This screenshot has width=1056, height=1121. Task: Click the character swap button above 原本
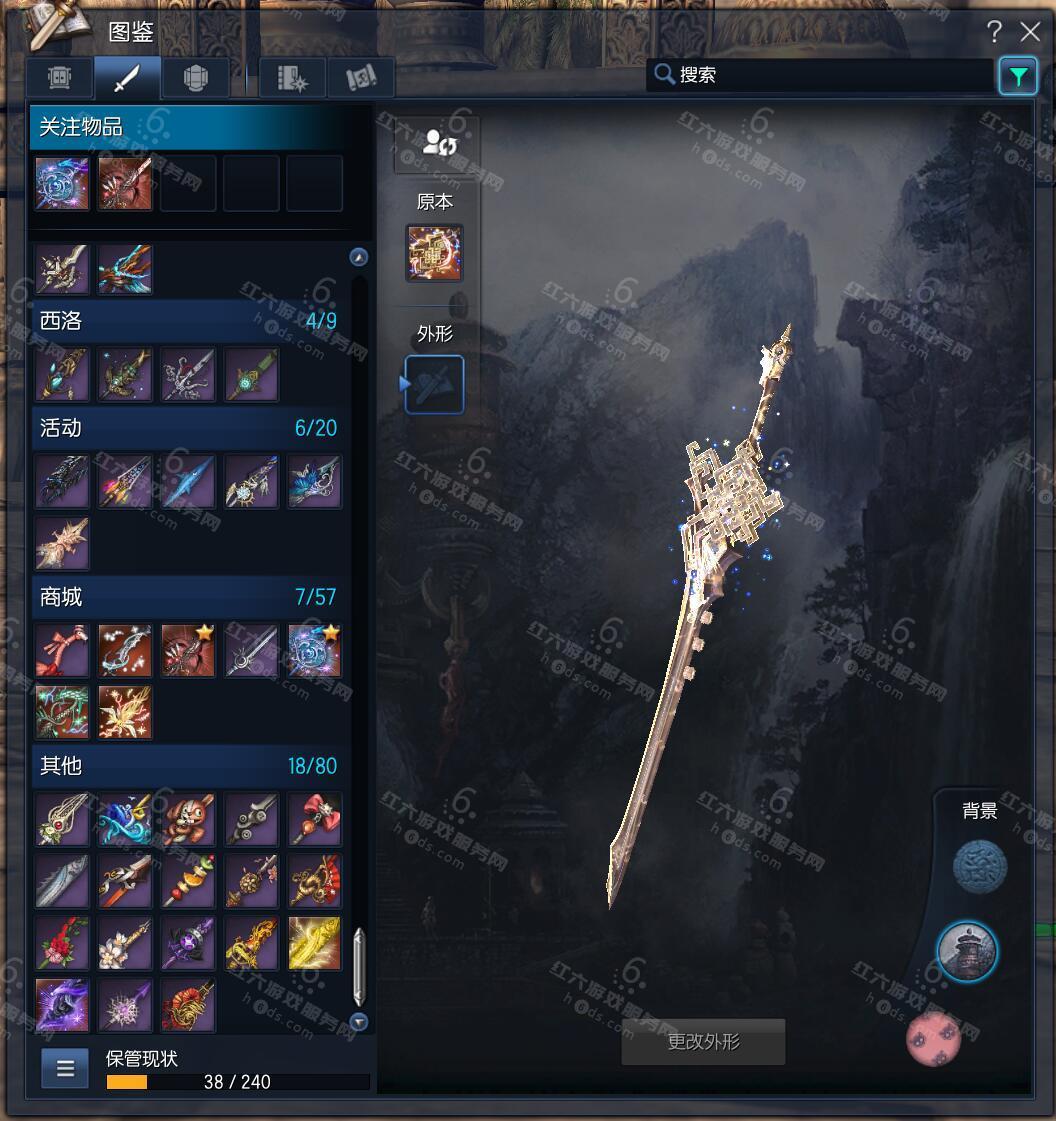click(439, 143)
